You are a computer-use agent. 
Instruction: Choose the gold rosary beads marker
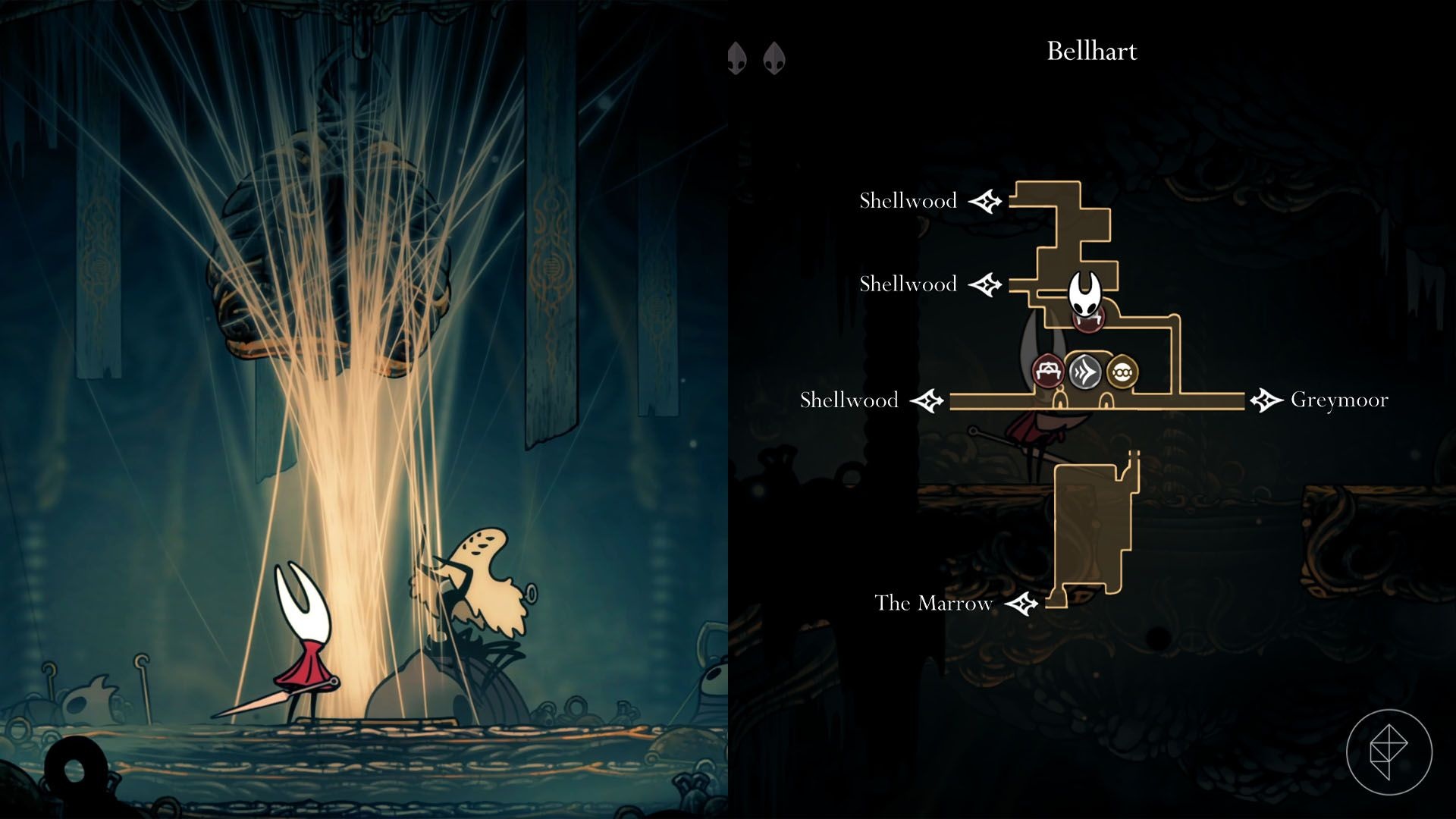pos(1122,372)
